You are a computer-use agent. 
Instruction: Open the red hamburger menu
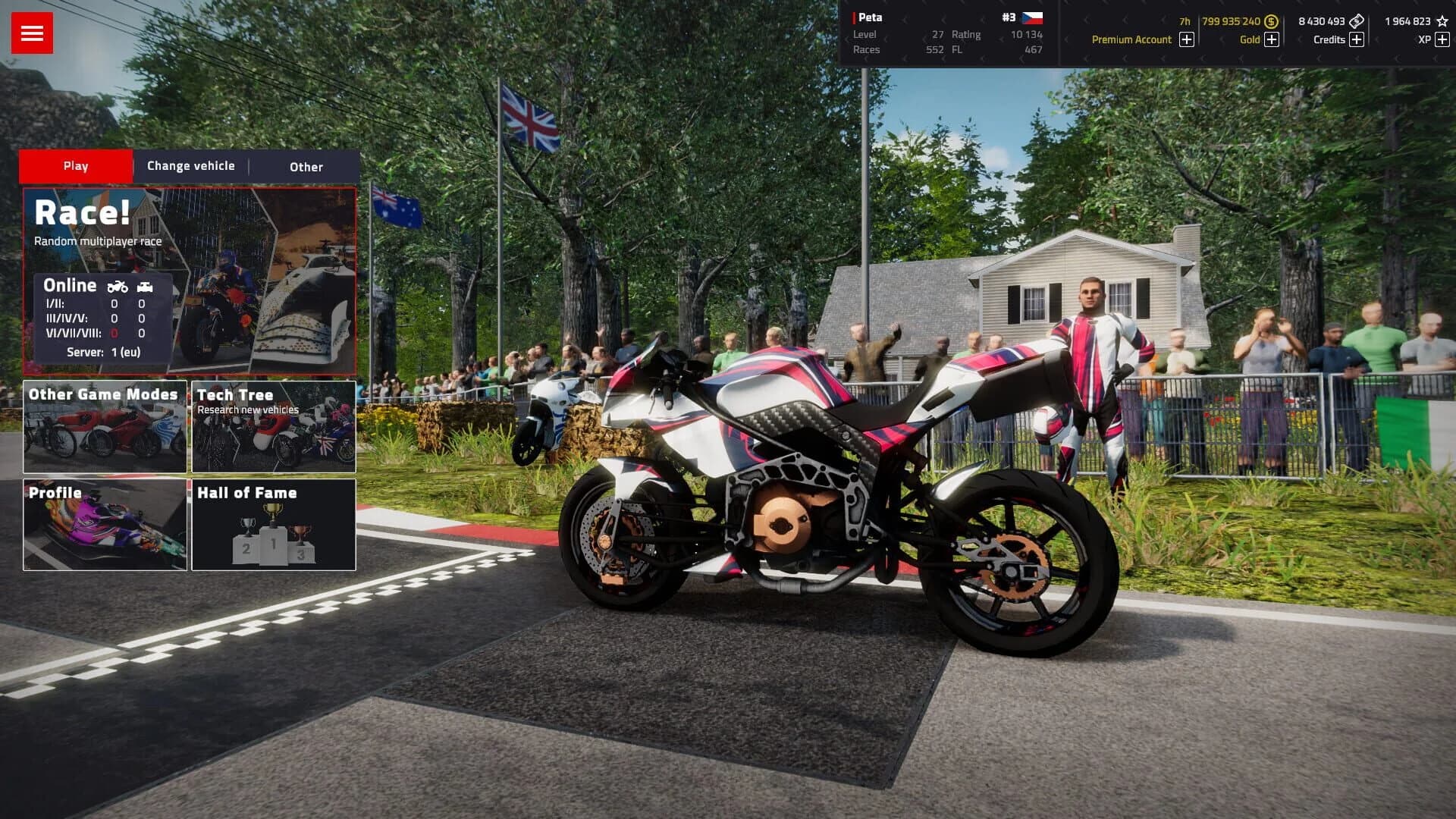30,32
